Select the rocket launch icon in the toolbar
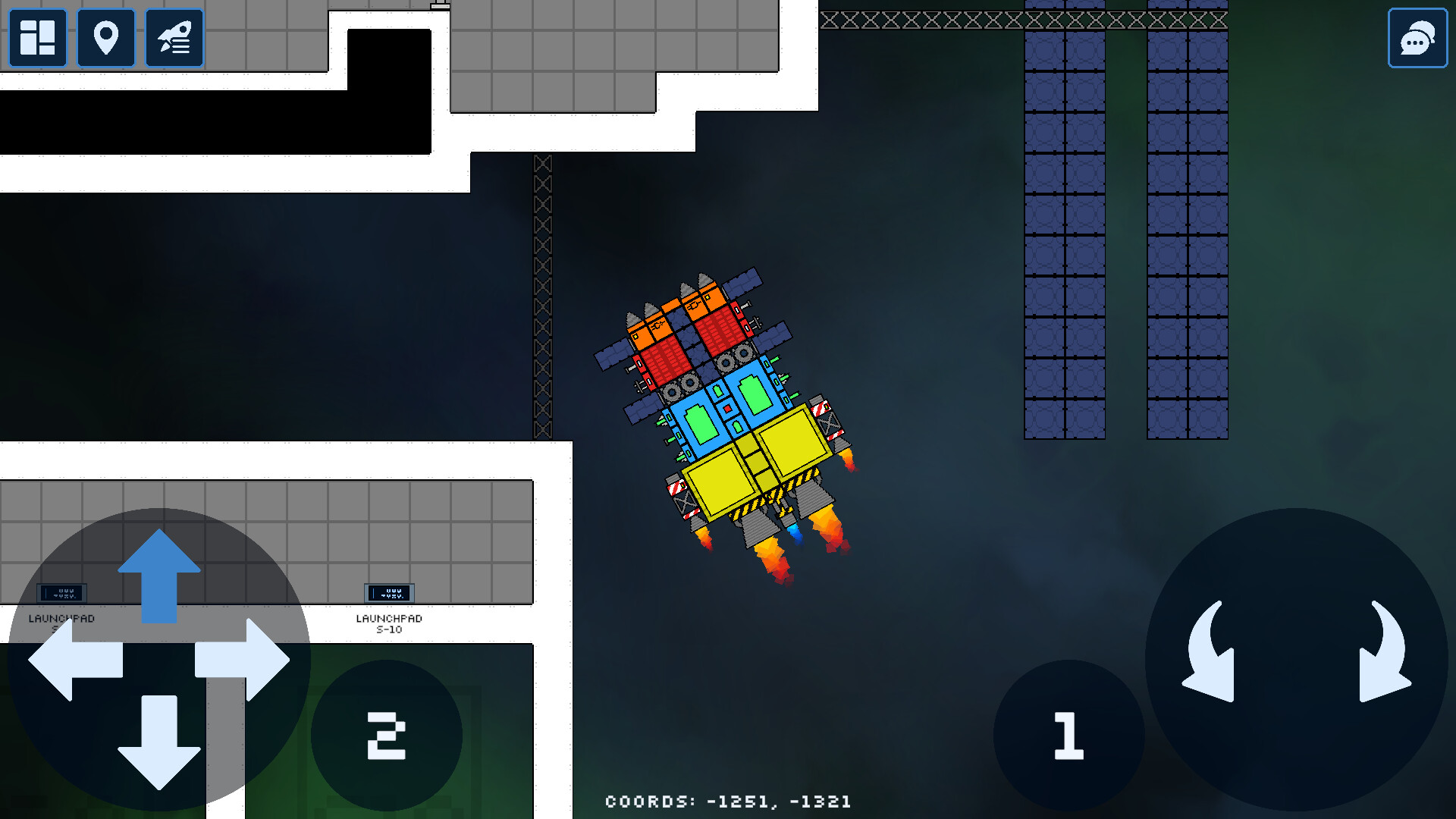Viewport: 1456px width, 819px height. pyautogui.click(x=174, y=37)
